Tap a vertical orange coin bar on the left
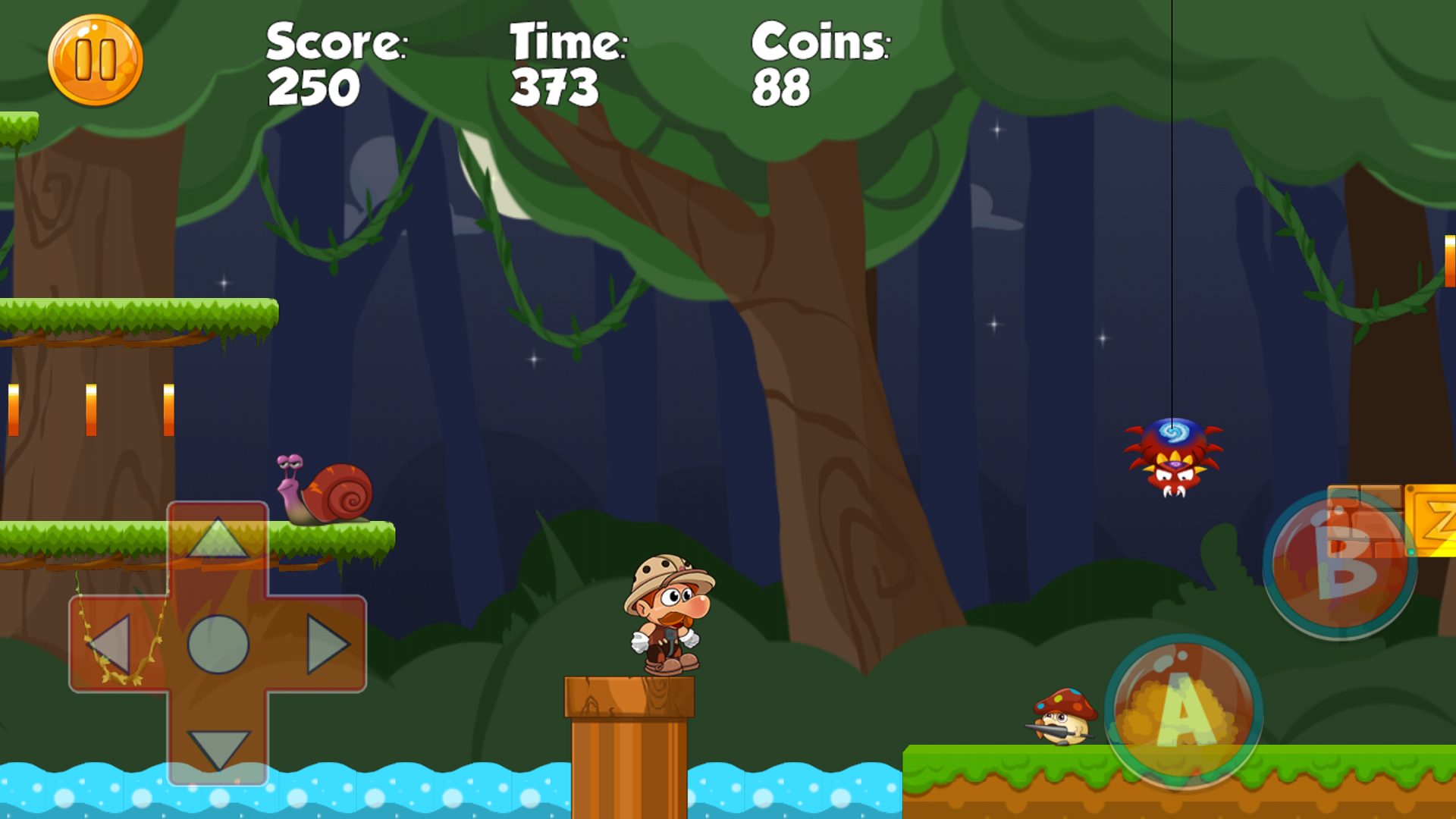1456x819 pixels. click(x=91, y=409)
